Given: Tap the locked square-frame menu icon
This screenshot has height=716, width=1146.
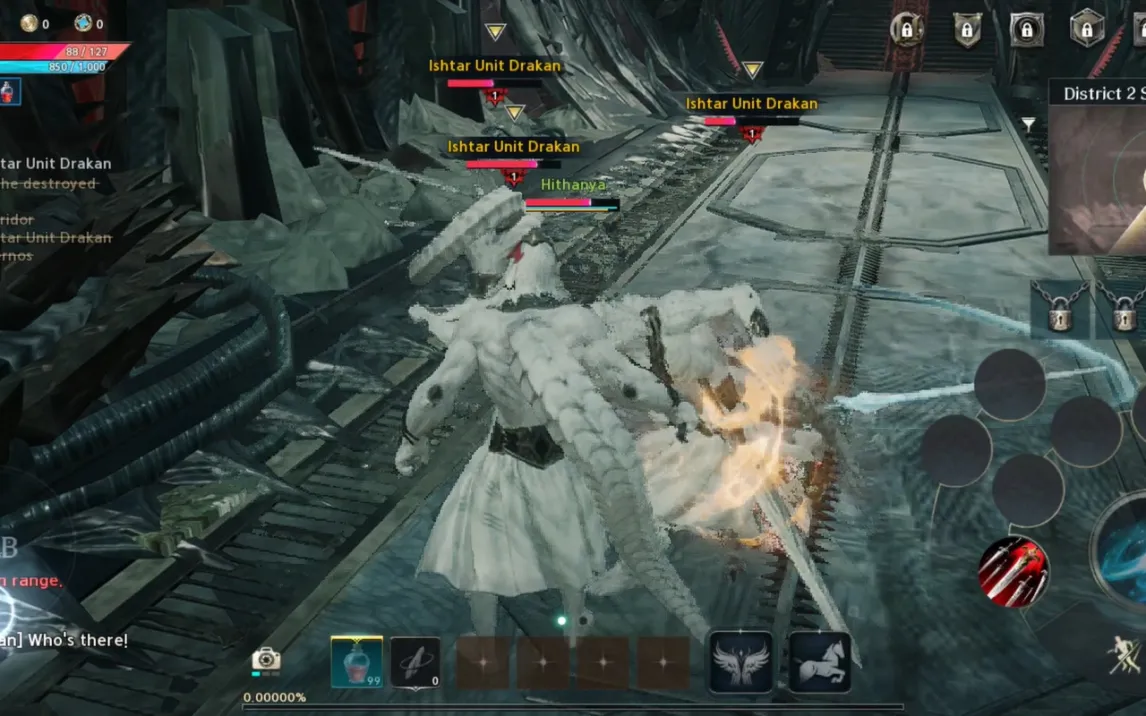Looking at the screenshot, I should pyautogui.click(x=1027, y=30).
